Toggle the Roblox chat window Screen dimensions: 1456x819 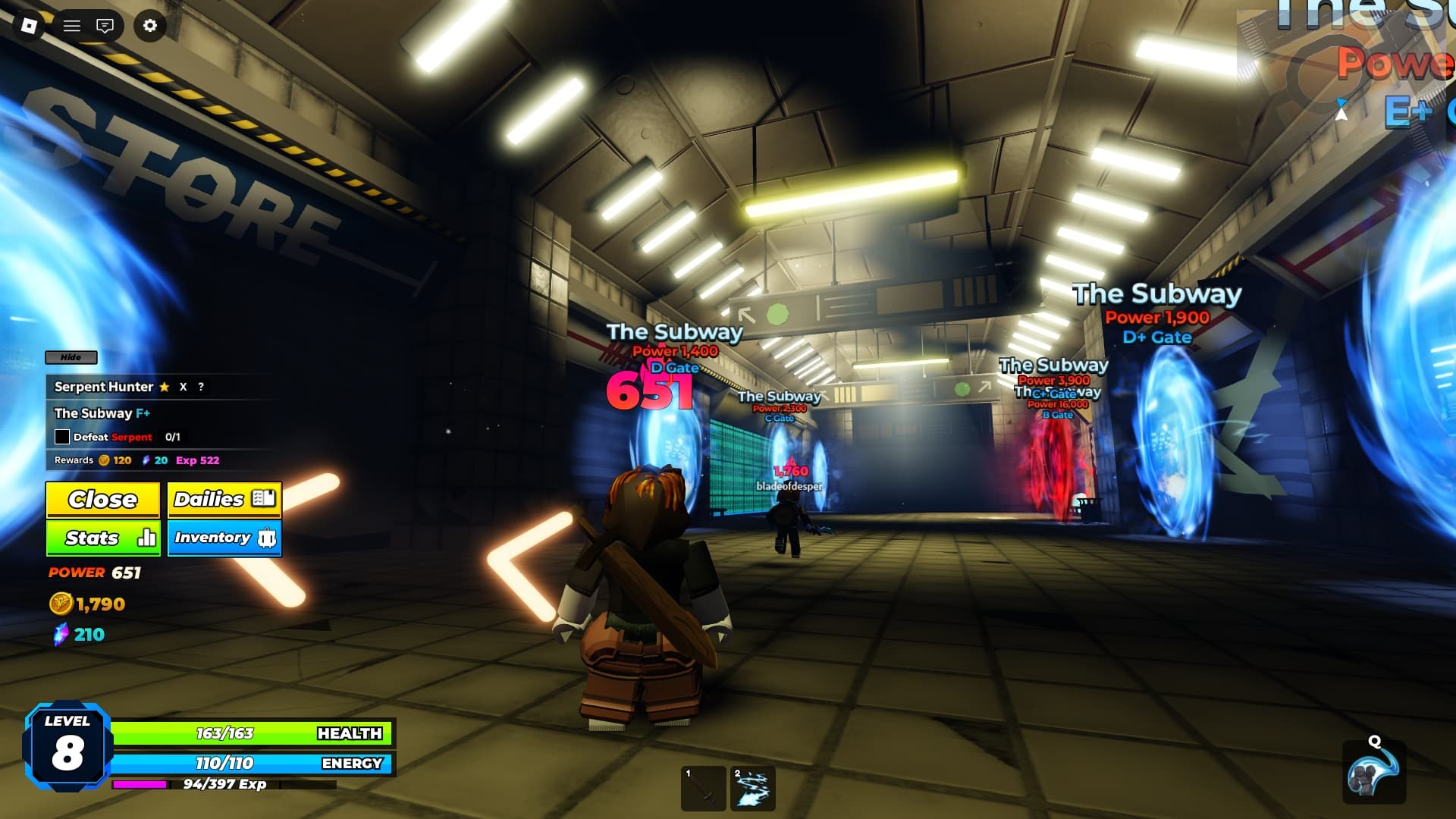(105, 26)
